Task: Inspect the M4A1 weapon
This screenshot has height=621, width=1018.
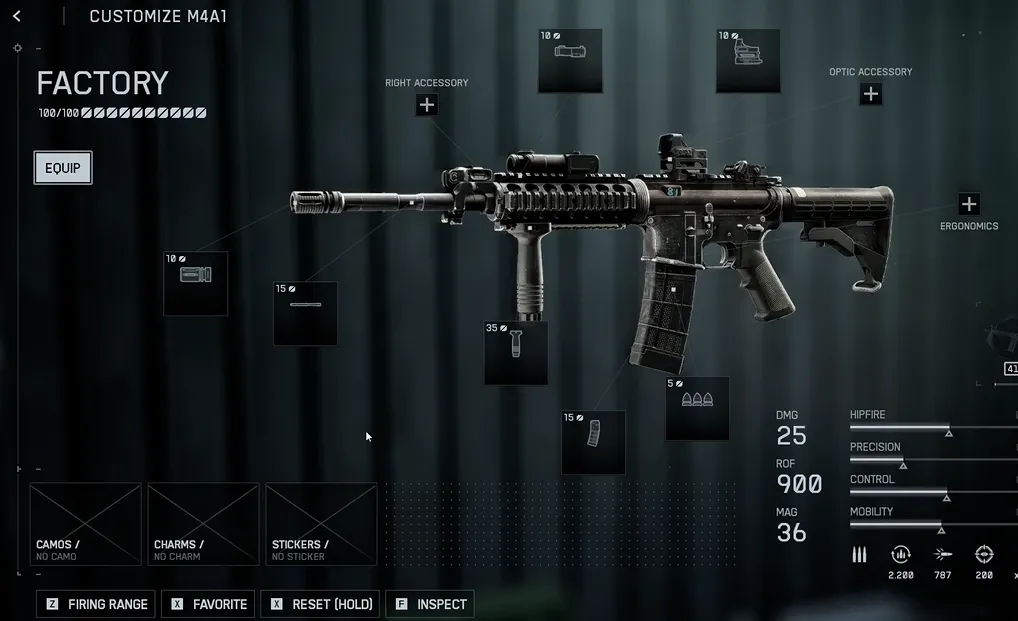Action: pos(430,604)
